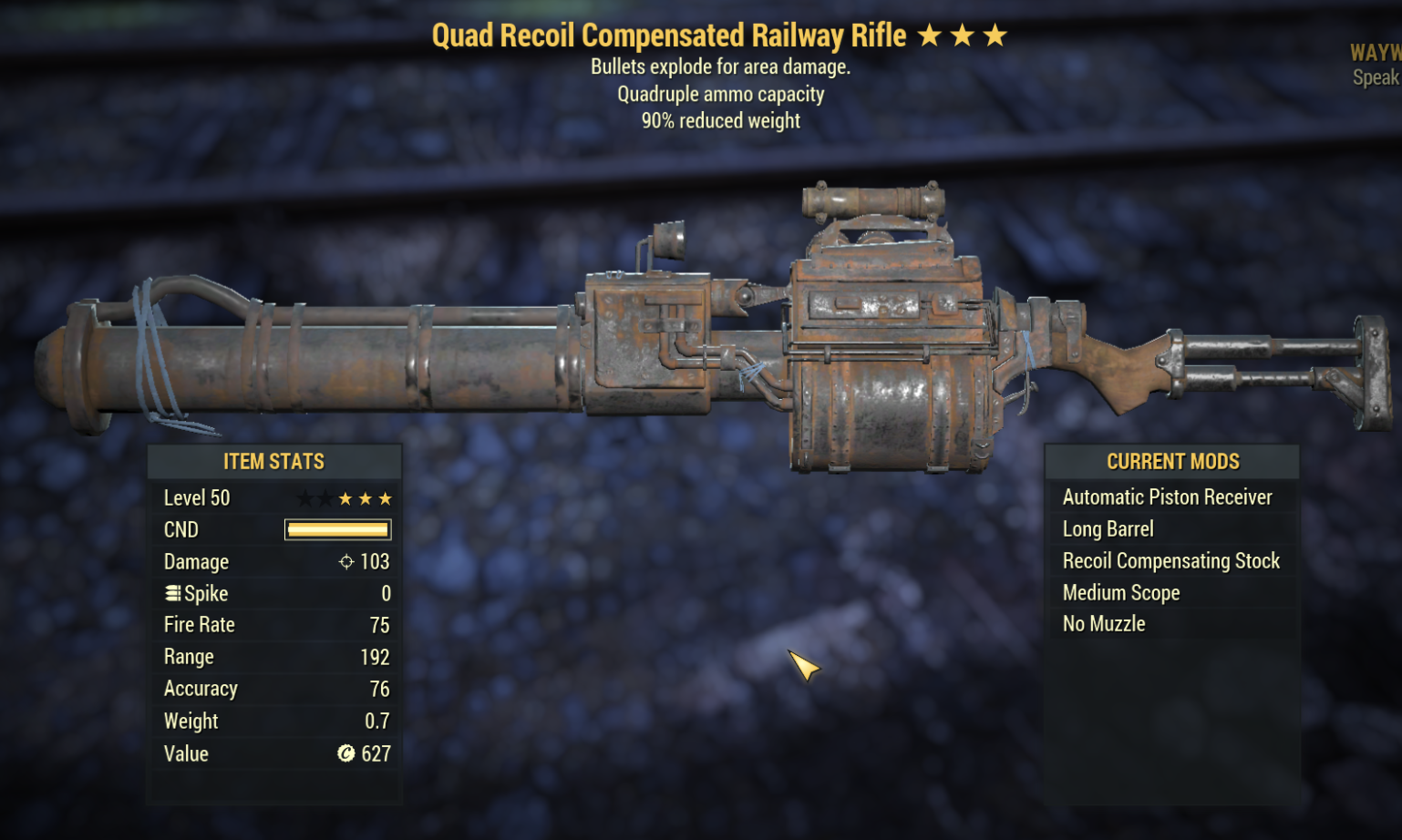Select the Bullets explode for area damage effect
This screenshot has height=840, width=1402.
pos(719,67)
